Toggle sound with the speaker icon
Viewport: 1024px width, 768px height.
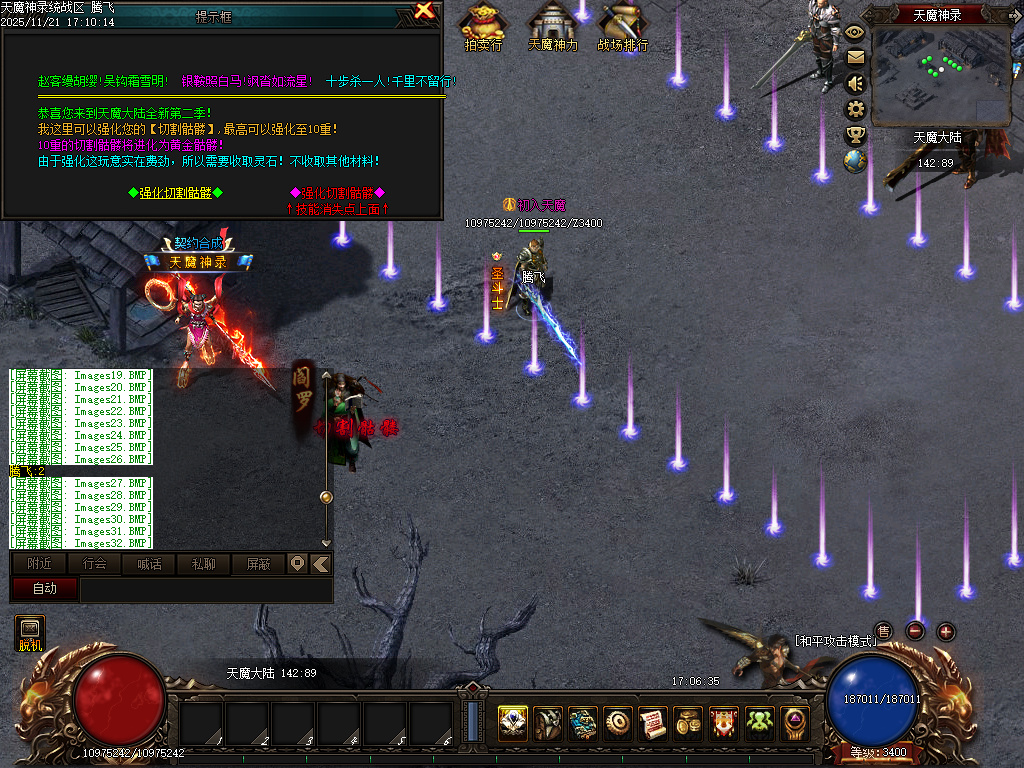click(x=856, y=84)
